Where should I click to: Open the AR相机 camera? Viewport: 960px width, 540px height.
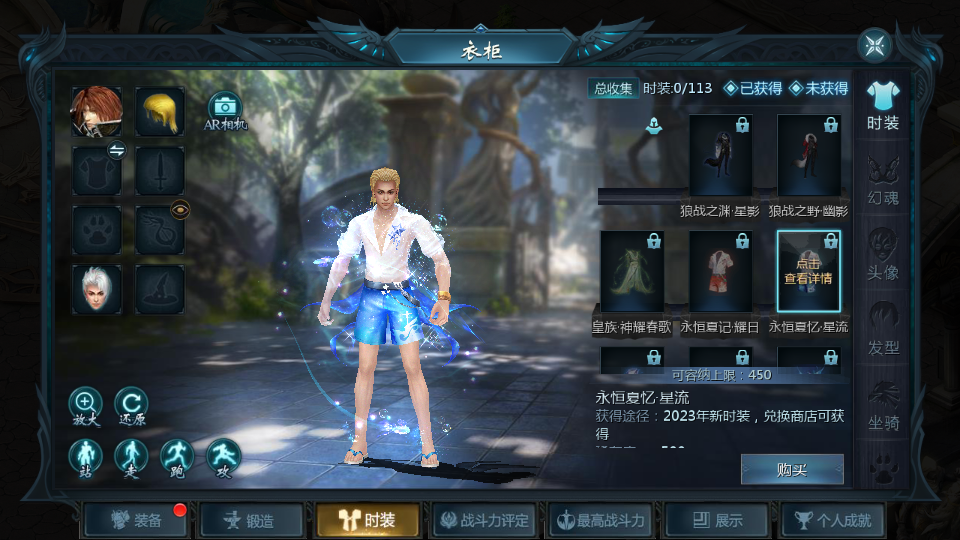click(225, 110)
